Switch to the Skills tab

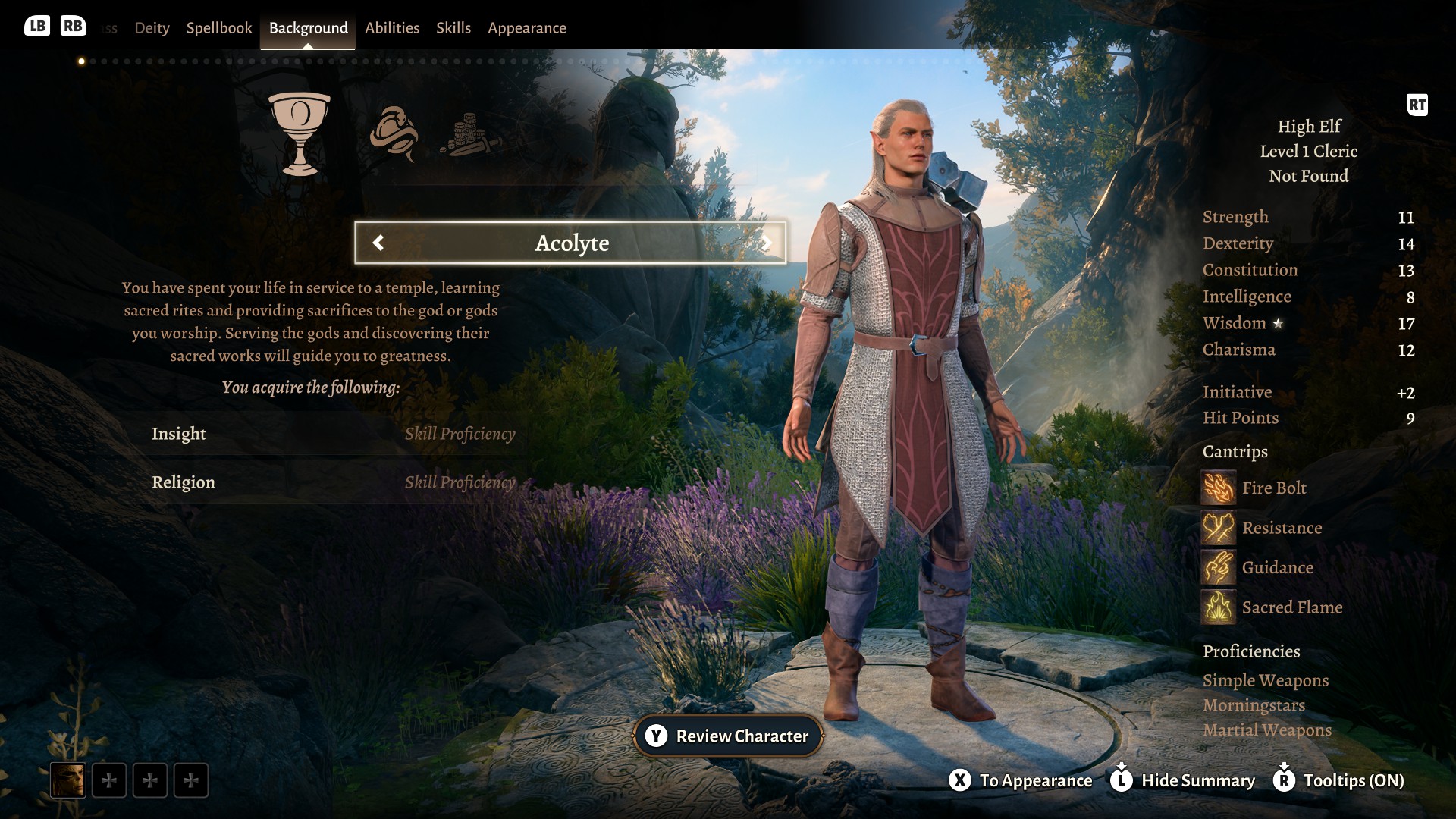tap(453, 28)
